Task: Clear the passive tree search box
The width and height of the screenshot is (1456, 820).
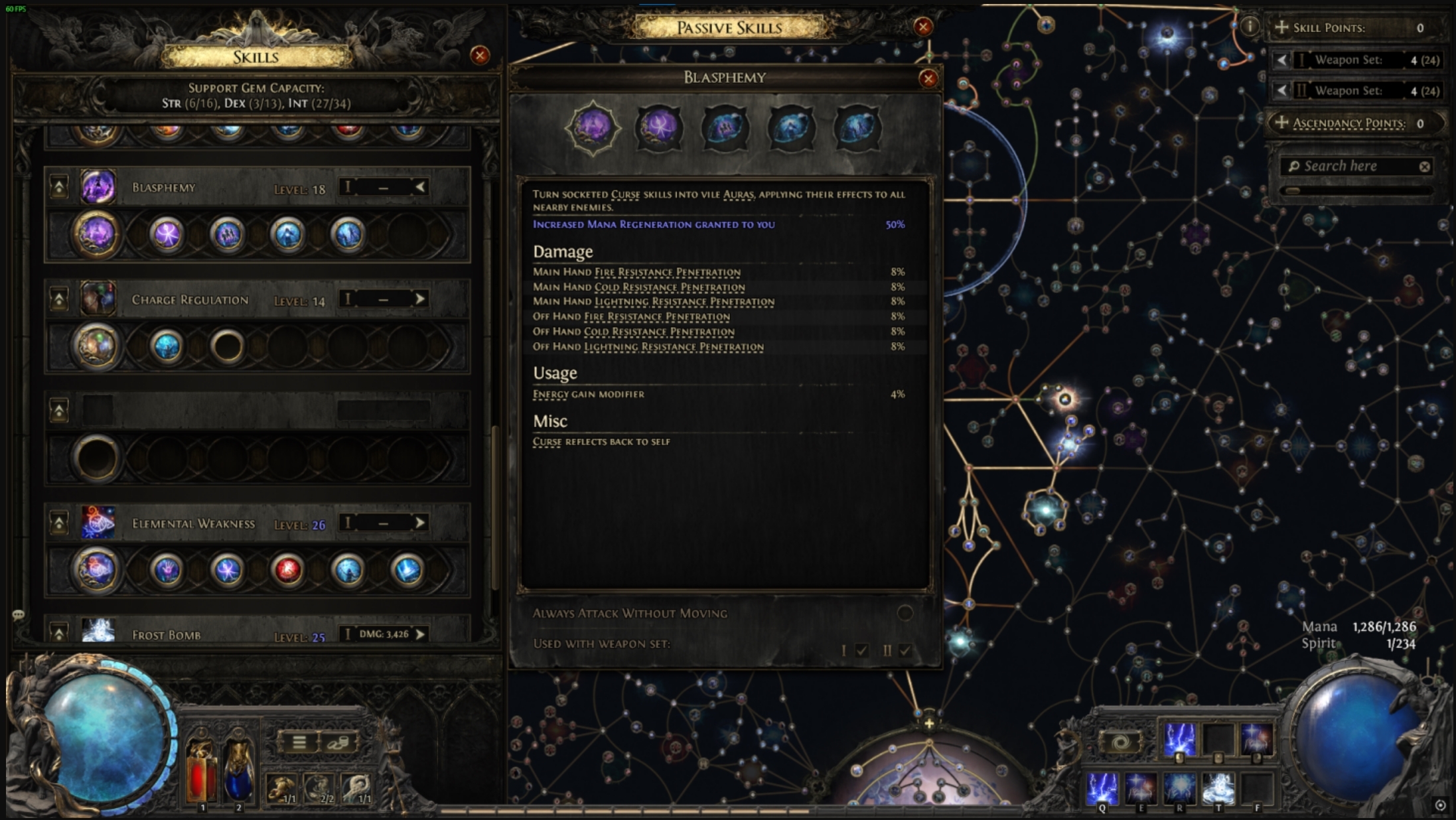Action: (1424, 167)
